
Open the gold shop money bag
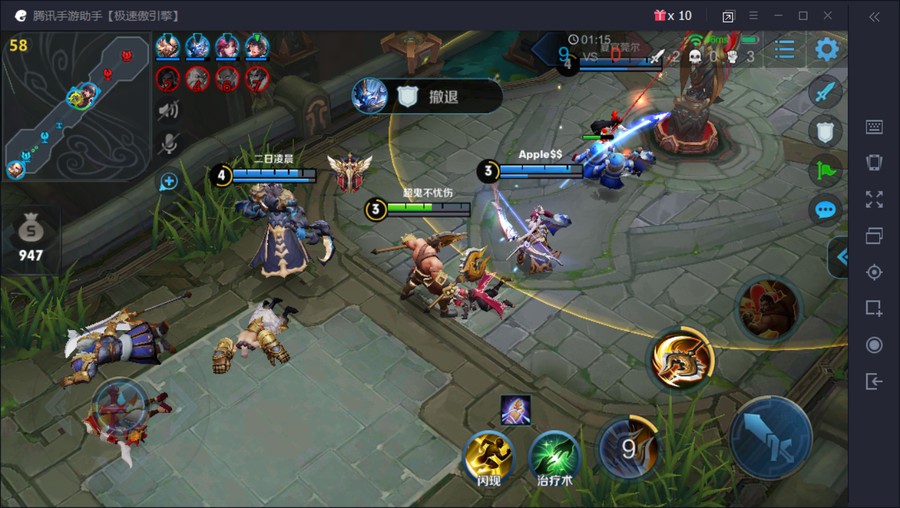[x=30, y=237]
